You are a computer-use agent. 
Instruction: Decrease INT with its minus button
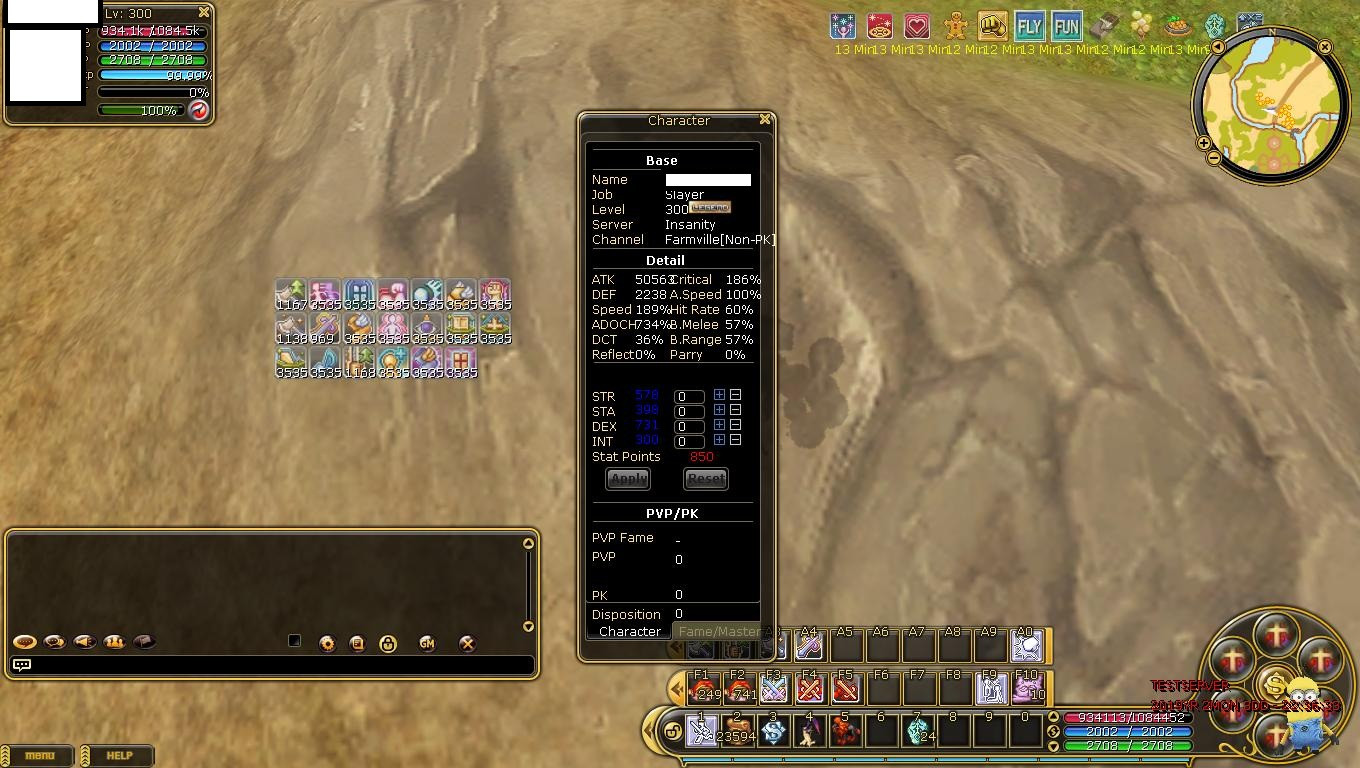[735, 440]
